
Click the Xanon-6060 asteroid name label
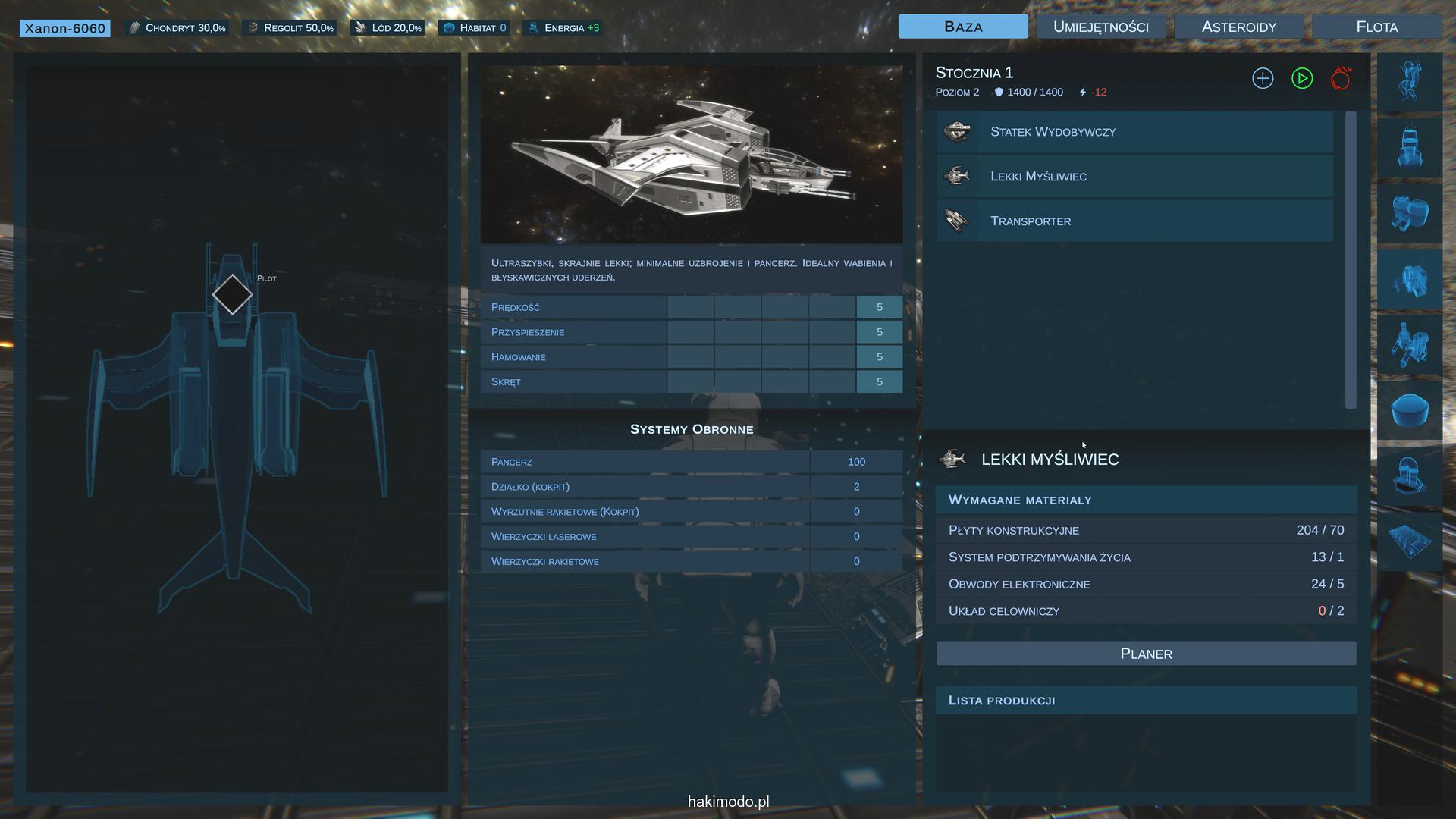[x=65, y=28]
